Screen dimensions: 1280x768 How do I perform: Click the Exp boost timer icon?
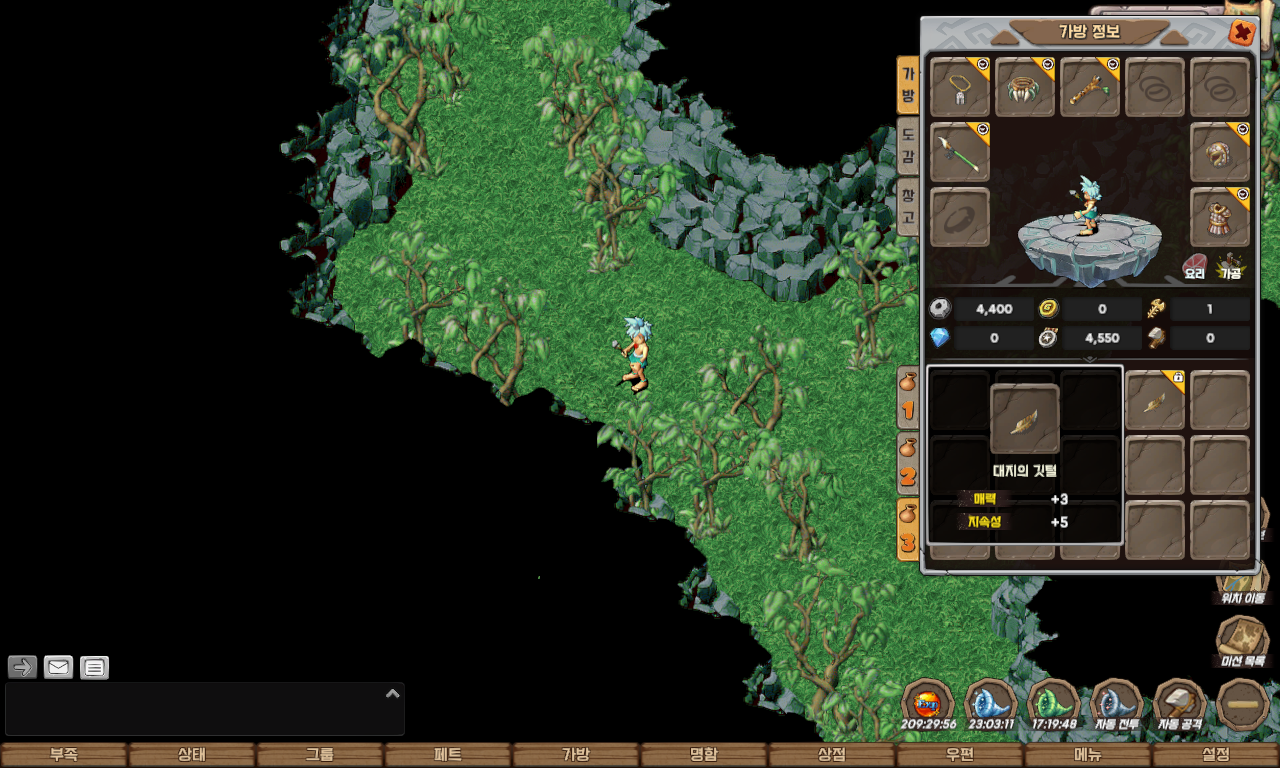(x=928, y=705)
